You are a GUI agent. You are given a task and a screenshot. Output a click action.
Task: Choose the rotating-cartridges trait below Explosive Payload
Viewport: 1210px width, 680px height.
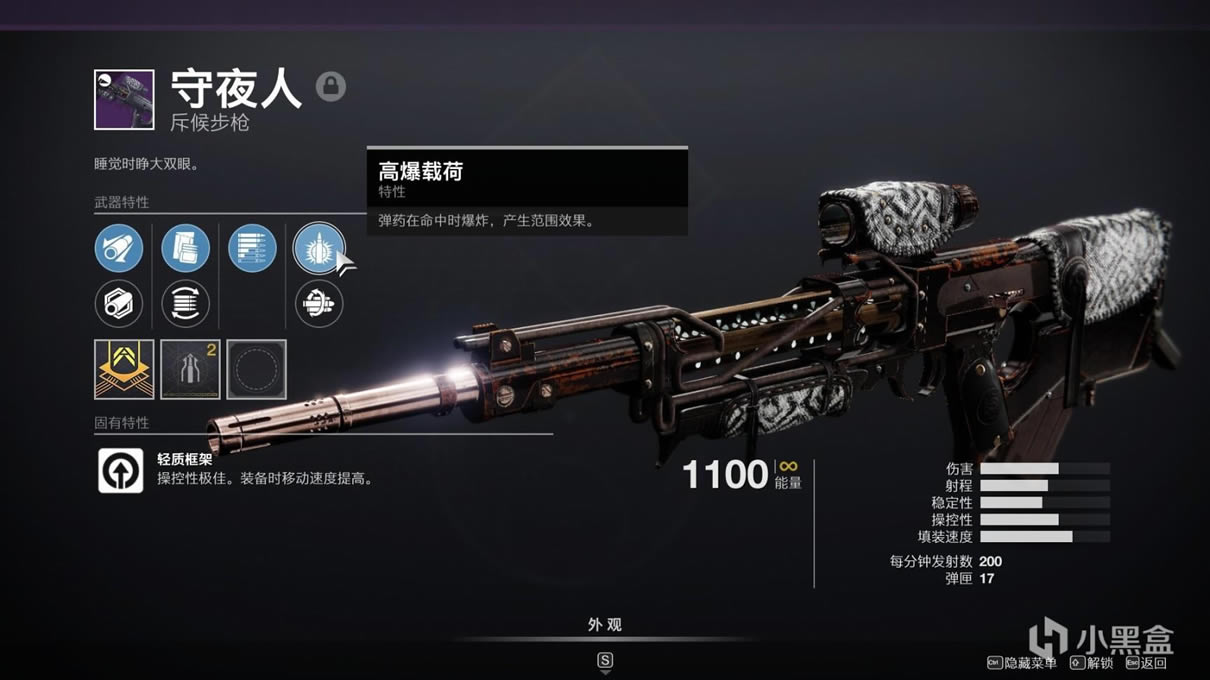pos(318,304)
